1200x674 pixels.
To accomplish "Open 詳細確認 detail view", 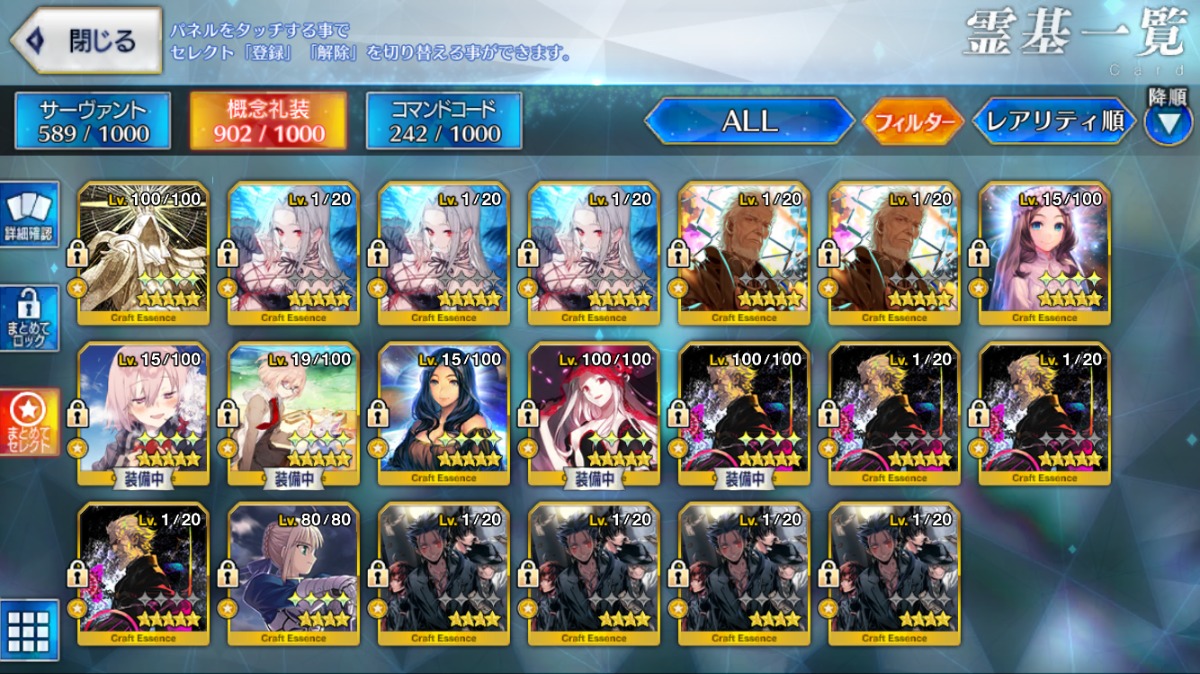I will [x=30, y=215].
